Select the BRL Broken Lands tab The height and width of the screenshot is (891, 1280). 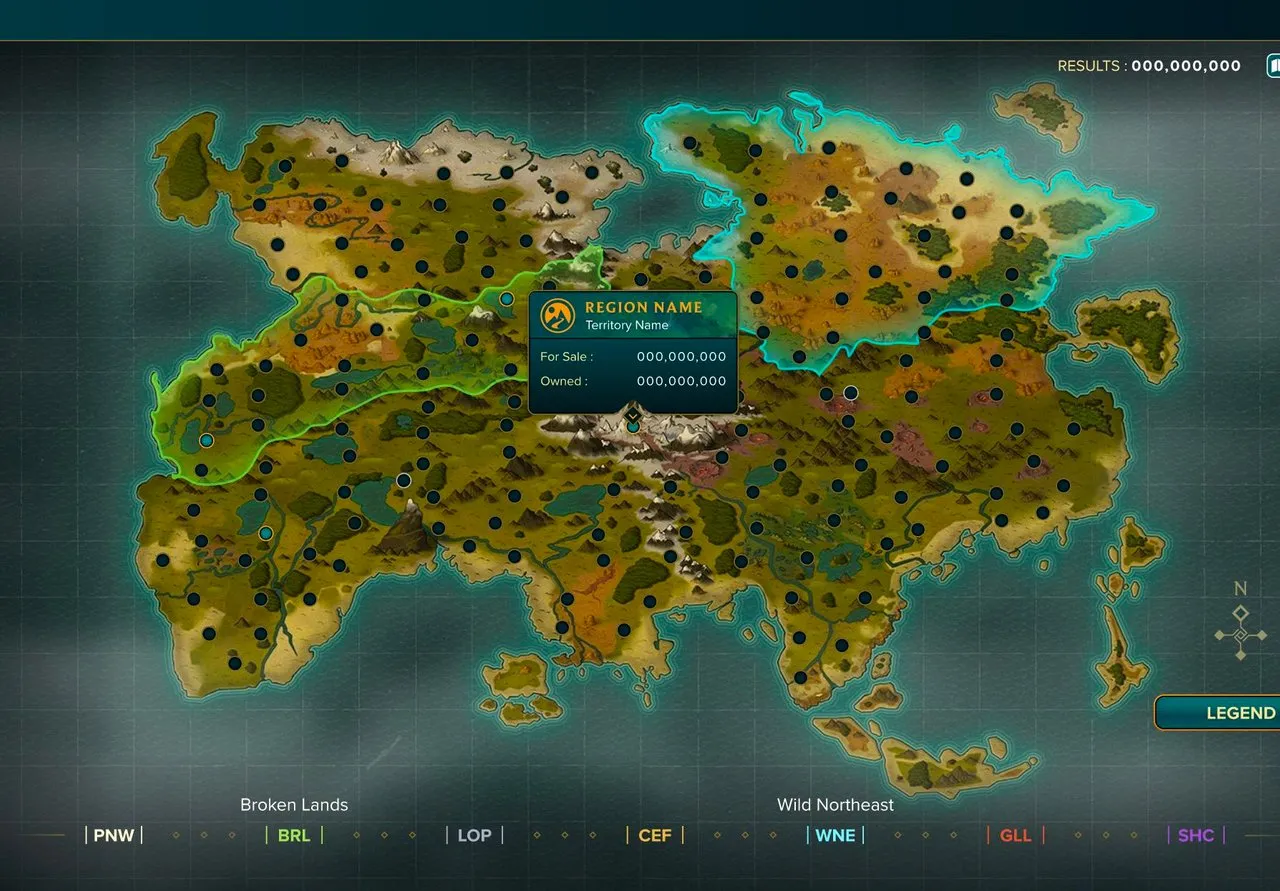click(x=294, y=835)
